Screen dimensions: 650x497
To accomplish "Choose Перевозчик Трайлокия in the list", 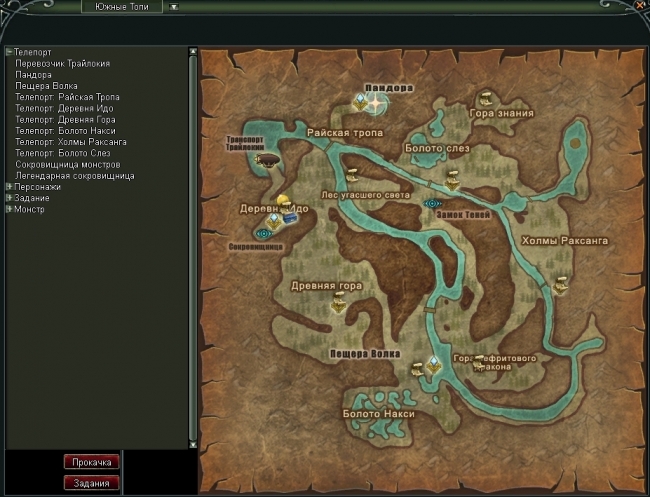I will coord(62,64).
